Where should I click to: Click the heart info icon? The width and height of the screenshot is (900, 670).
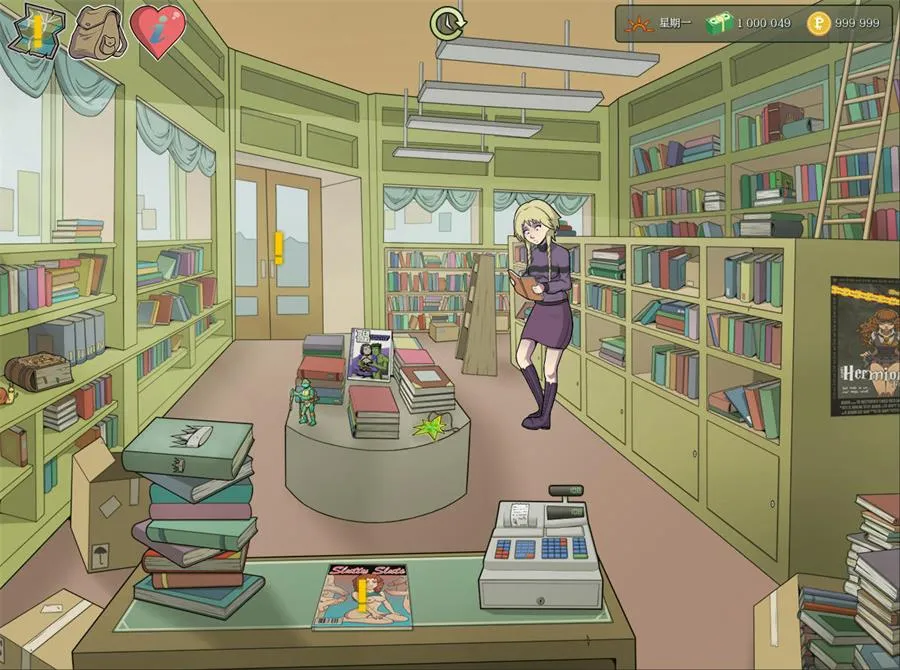[x=158, y=33]
